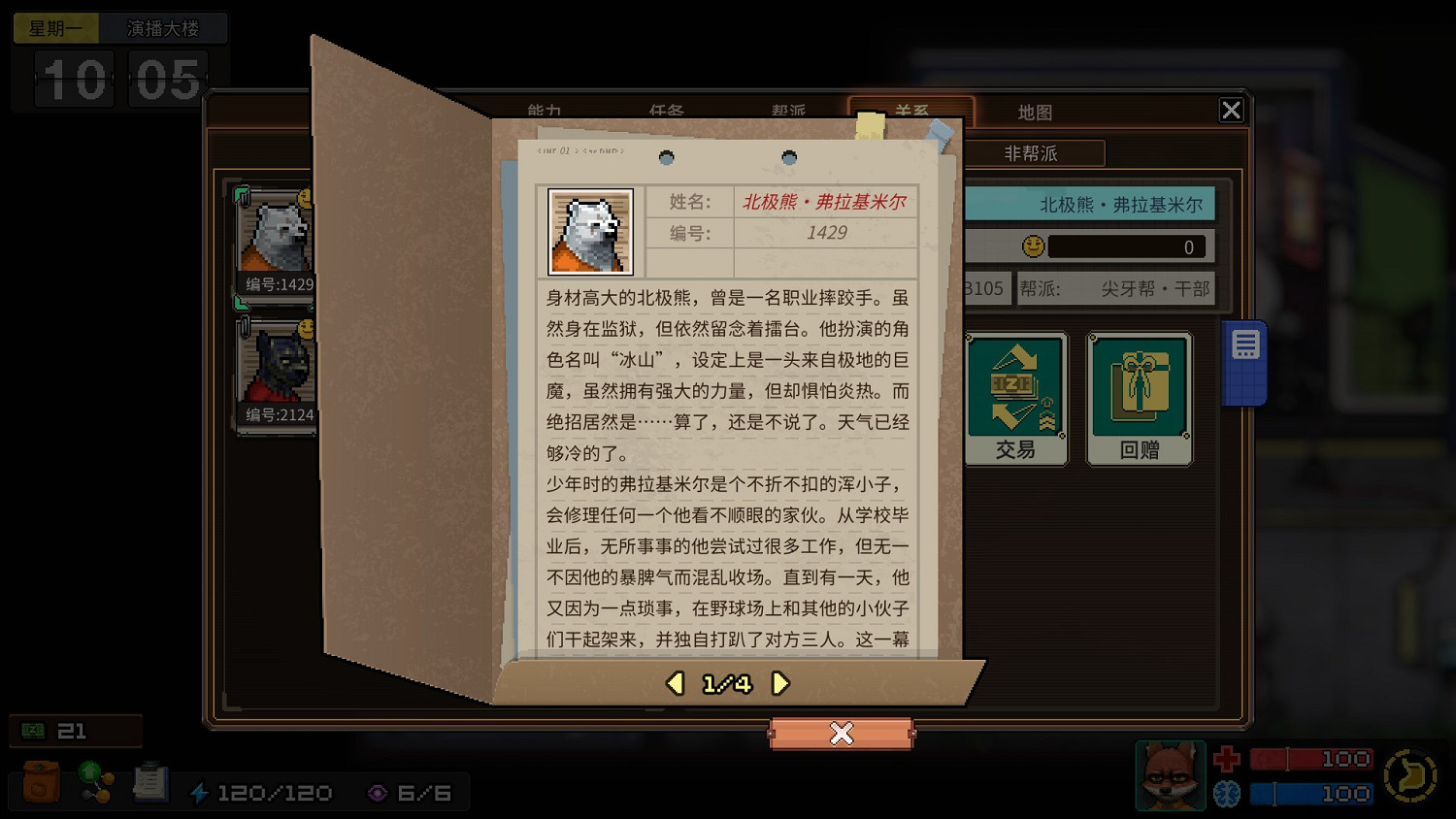Open the clipboard task list icon
This screenshot has width=1456, height=819.
click(x=150, y=781)
